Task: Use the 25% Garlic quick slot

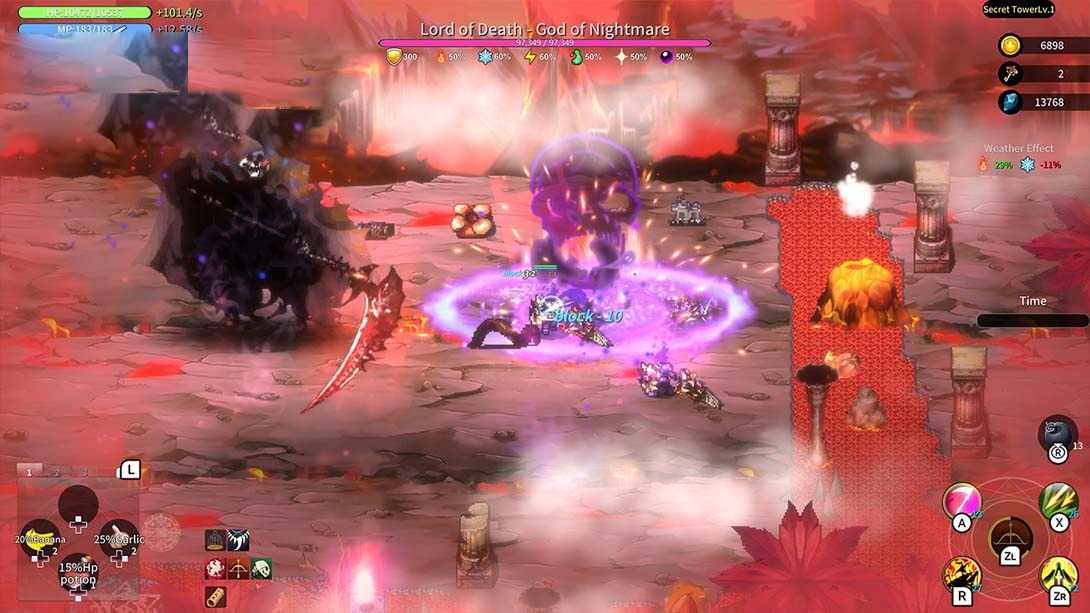Action: (x=118, y=539)
